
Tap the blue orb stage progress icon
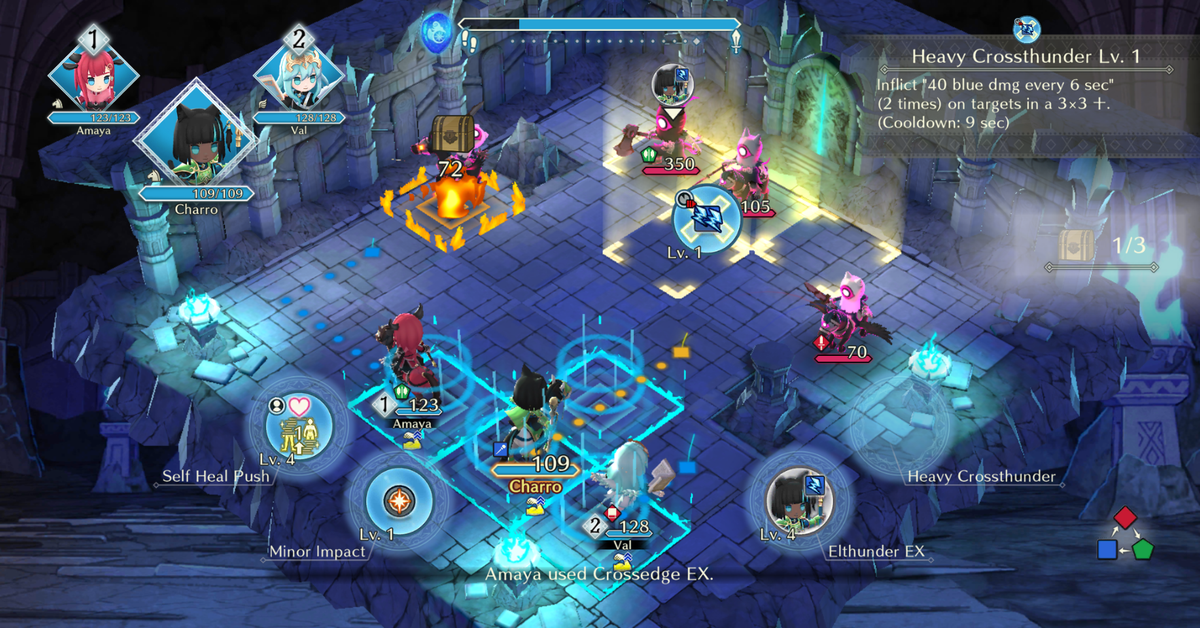click(x=436, y=32)
